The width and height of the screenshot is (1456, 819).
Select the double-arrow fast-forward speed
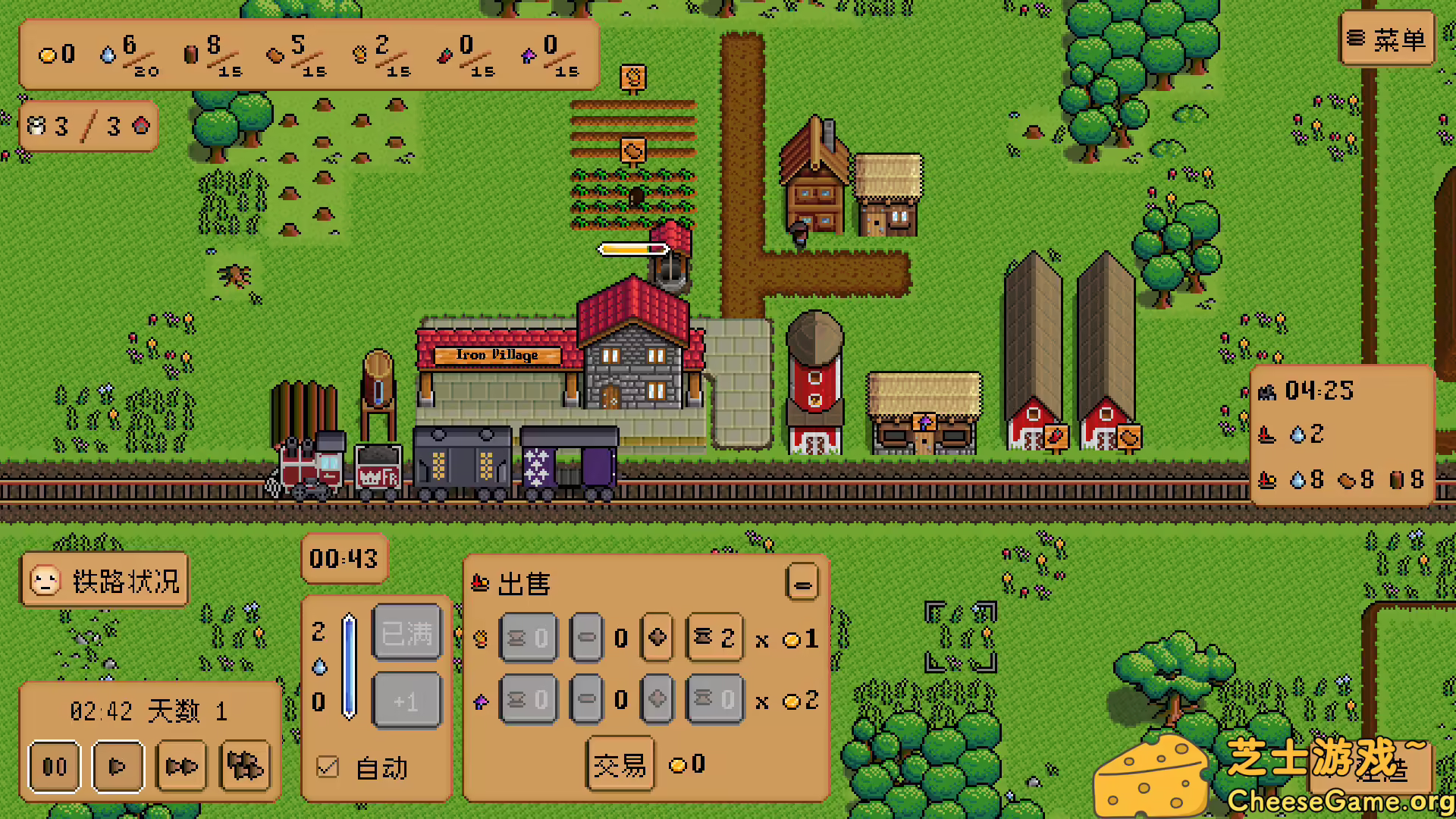[181, 767]
